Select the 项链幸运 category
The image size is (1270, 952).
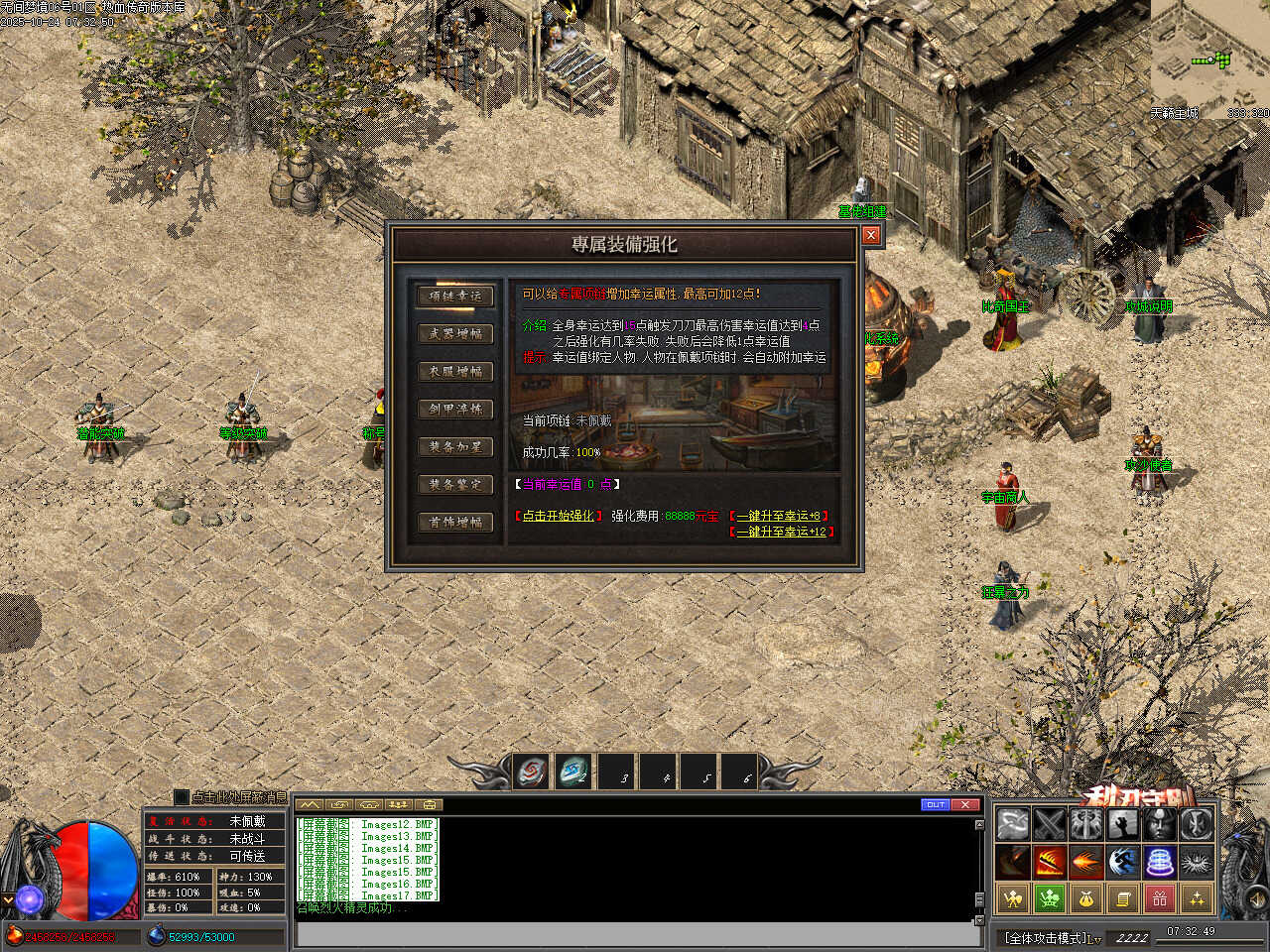tap(455, 296)
